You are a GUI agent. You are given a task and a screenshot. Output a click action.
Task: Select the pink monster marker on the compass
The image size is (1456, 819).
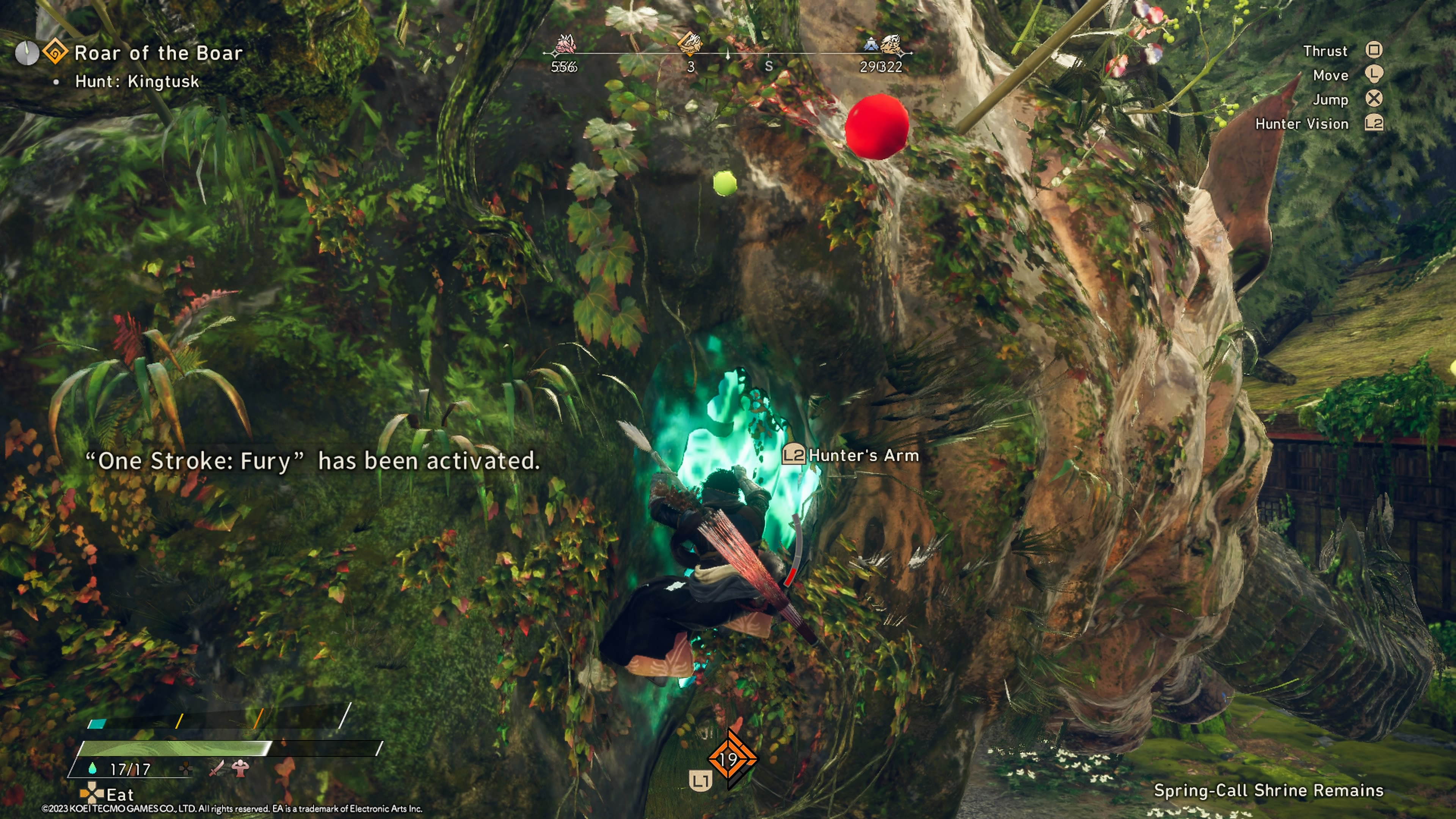point(565,44)
